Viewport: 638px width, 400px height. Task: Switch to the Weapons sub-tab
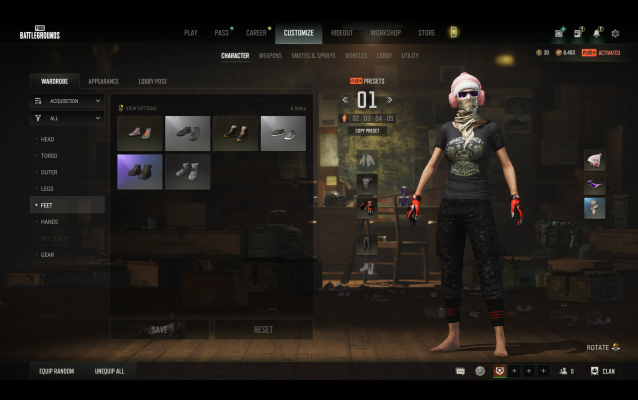pyautogui.click(x=270, y=56)
